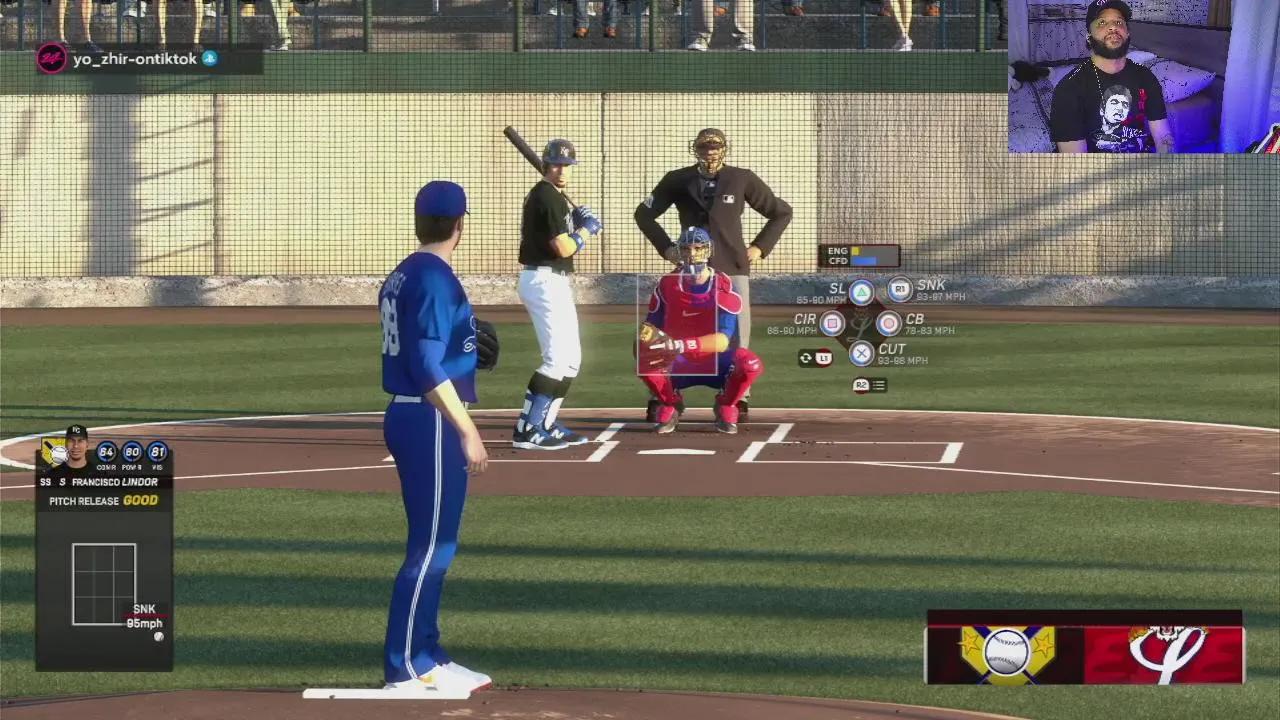
Task: Choose the SNK sinker pitch option
Action: [x=900, y=290]
